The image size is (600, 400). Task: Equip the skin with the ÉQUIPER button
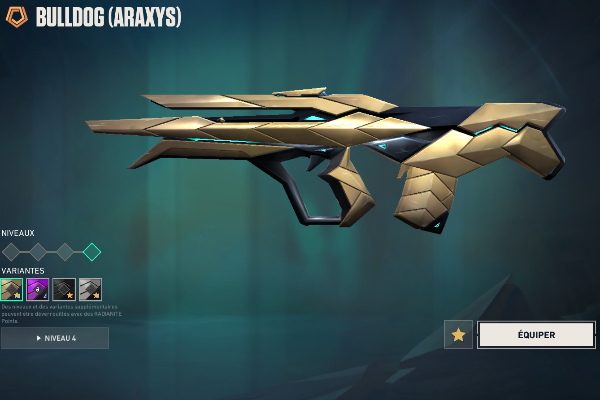click(x=536, y=334)
